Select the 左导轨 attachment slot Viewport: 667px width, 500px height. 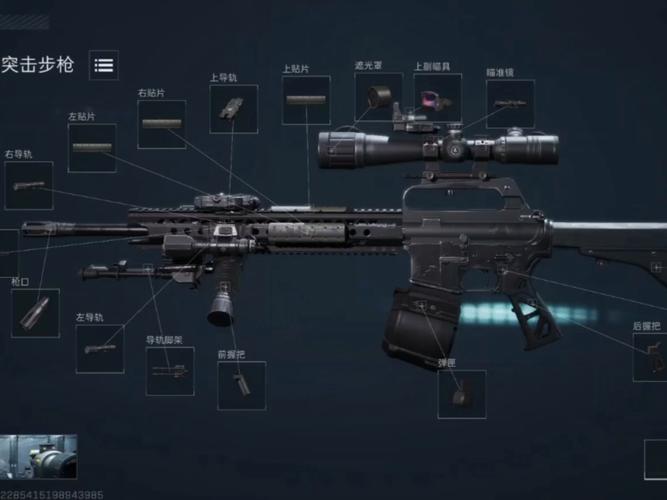100,349
